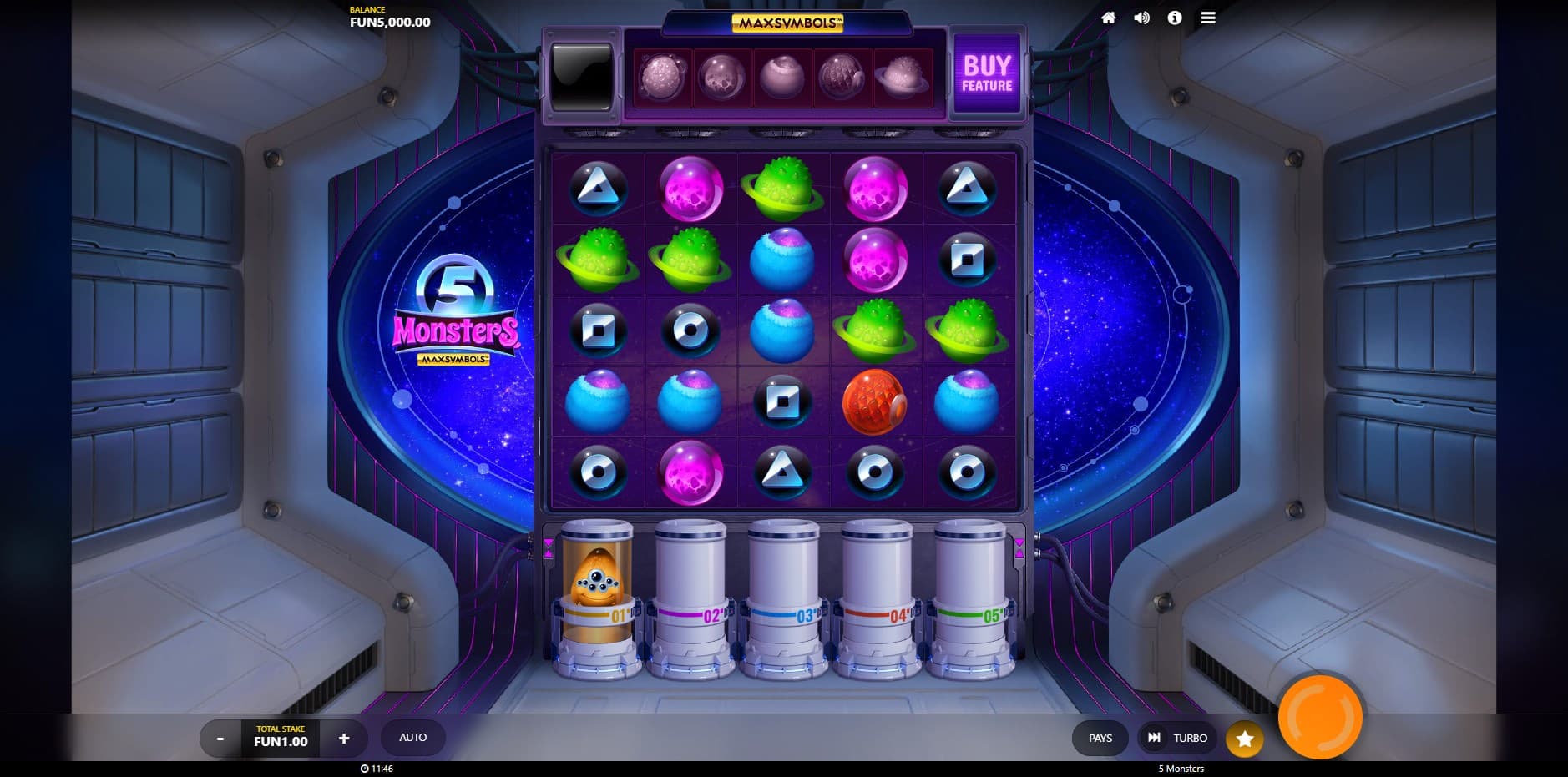Viewport: 1568px width, 777px height.
Task: Open the game info icon
Action: tap(1175, 18)
